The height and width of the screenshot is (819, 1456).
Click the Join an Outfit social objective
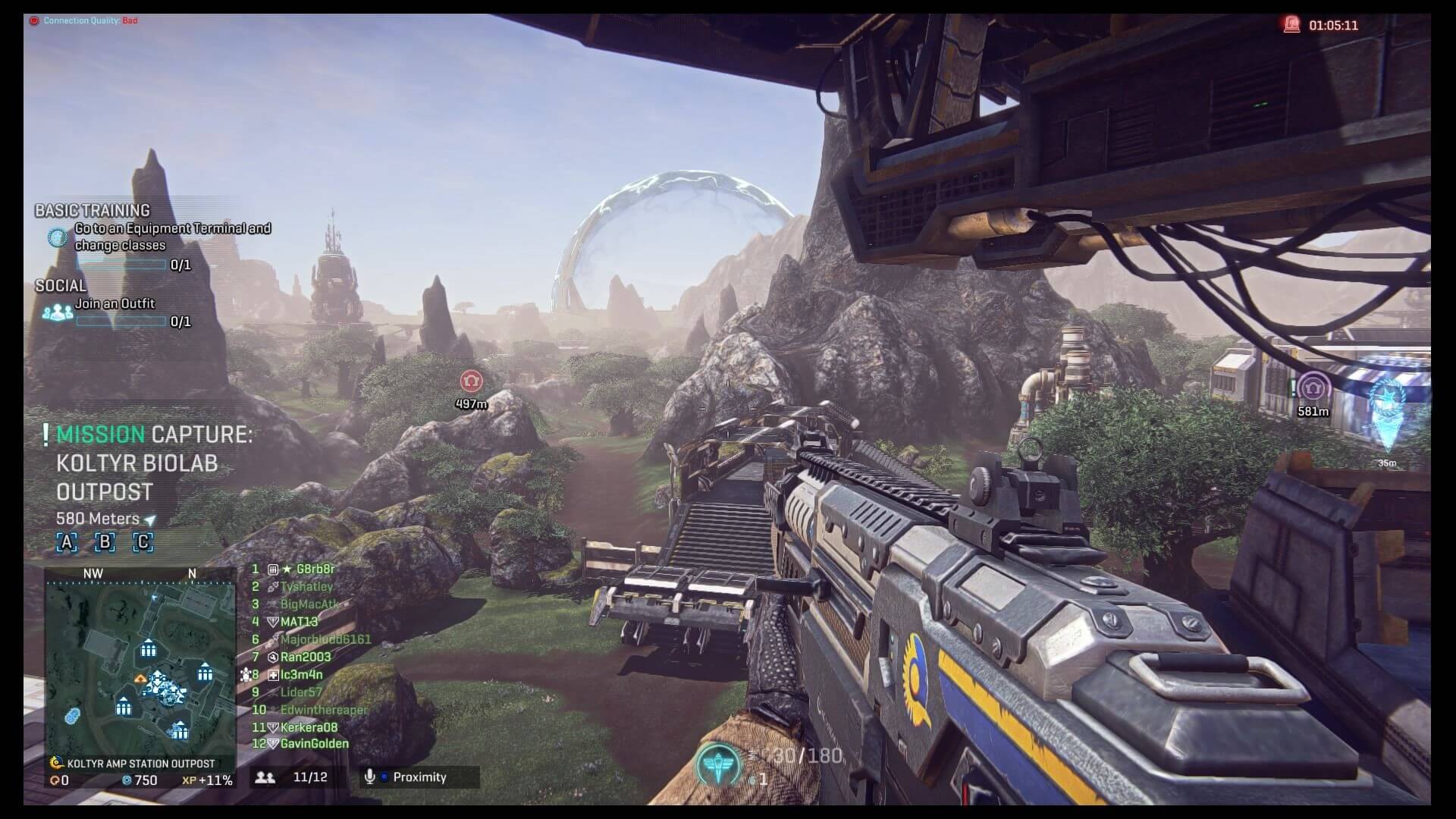tap(115, 304)
